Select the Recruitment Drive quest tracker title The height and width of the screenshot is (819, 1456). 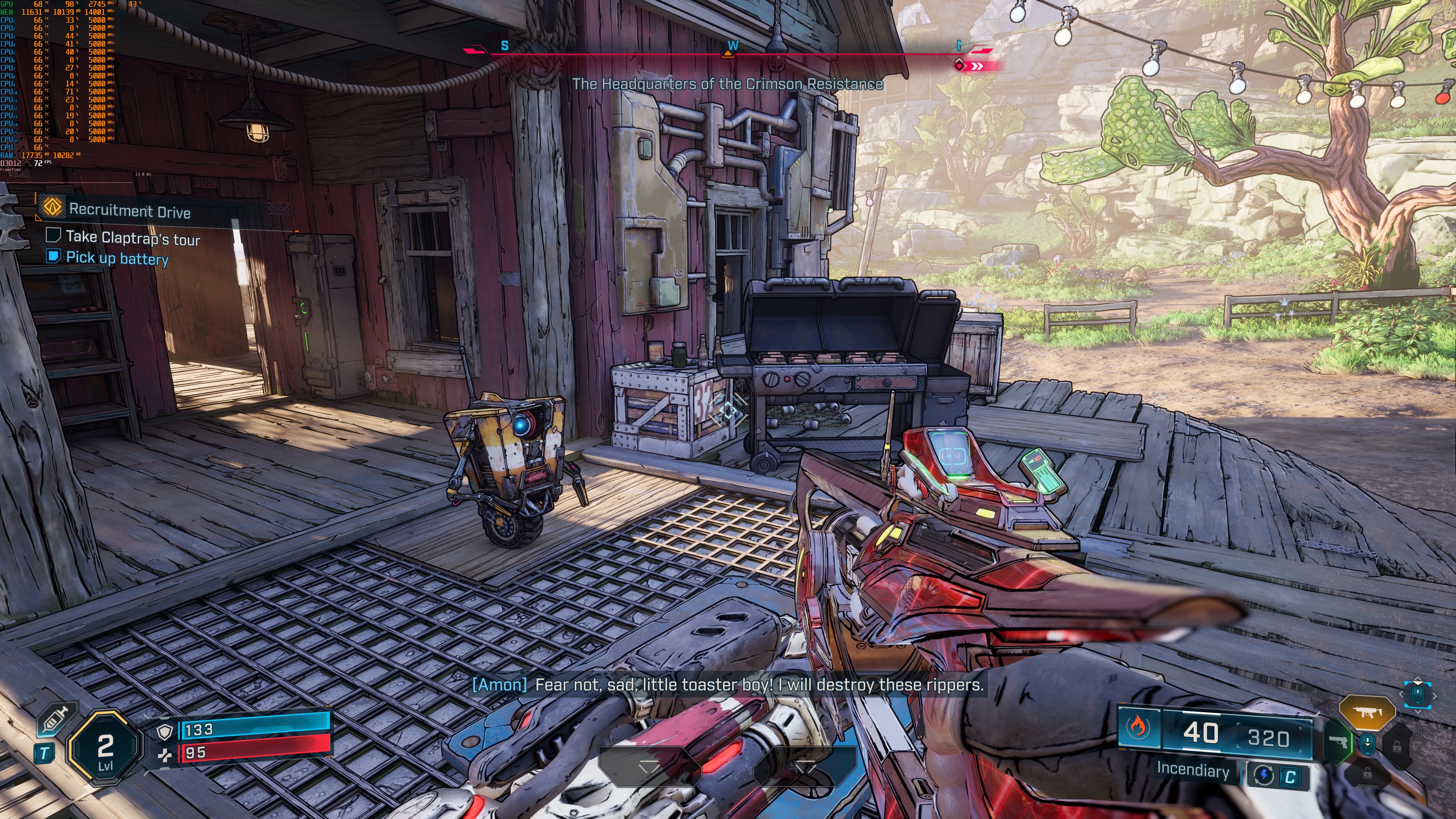click(129, 211)
